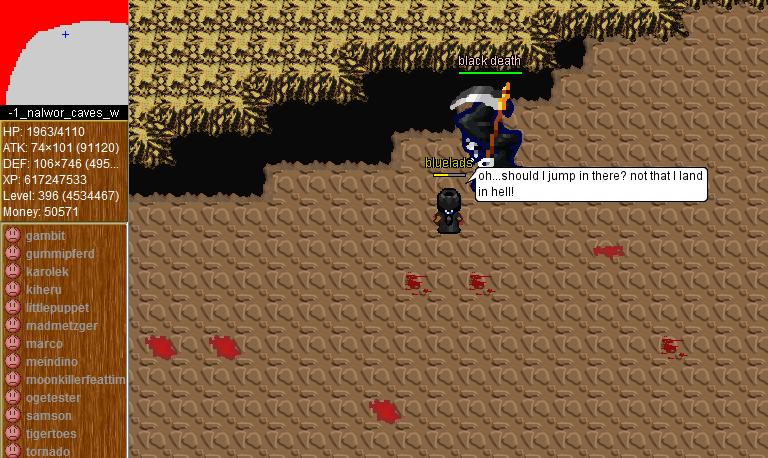Click the moonkillerfeattim buddy row
The width and height of the screenshot is (768, 458).
[75, 380]
